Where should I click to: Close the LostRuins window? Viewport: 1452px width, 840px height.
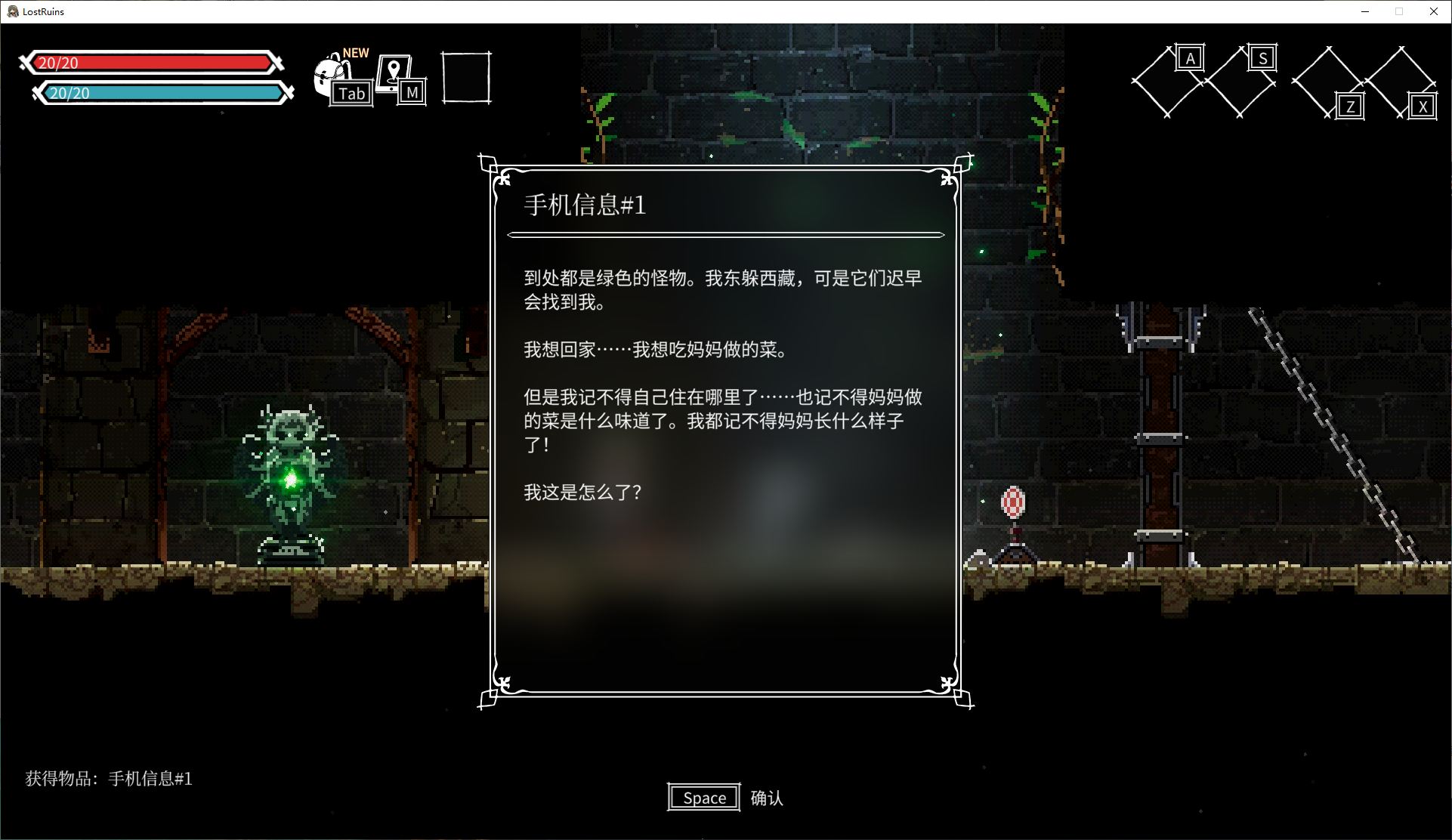pyautogui.click(x=1433, y=11)
